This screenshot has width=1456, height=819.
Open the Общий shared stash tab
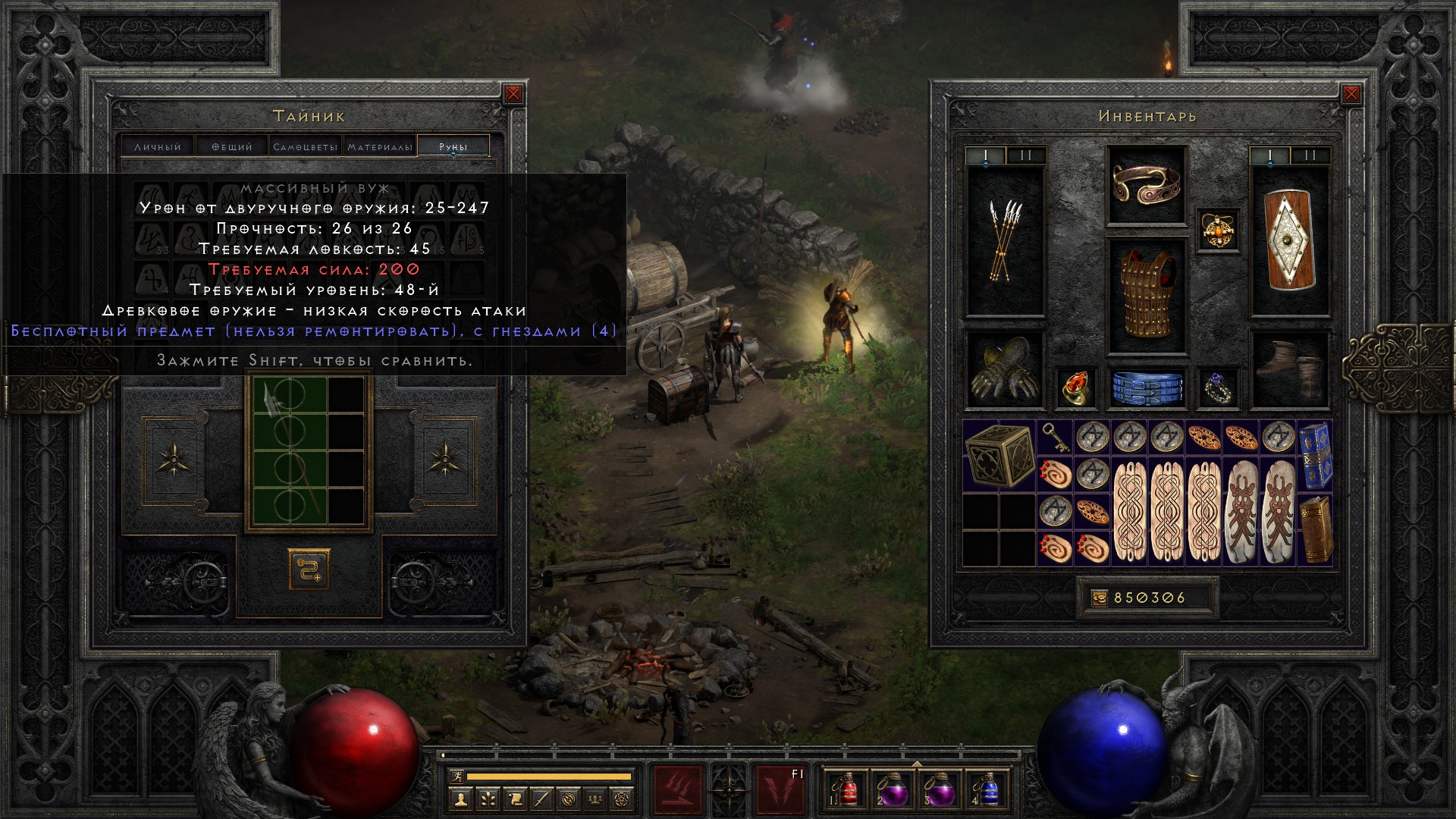(232, 146)
